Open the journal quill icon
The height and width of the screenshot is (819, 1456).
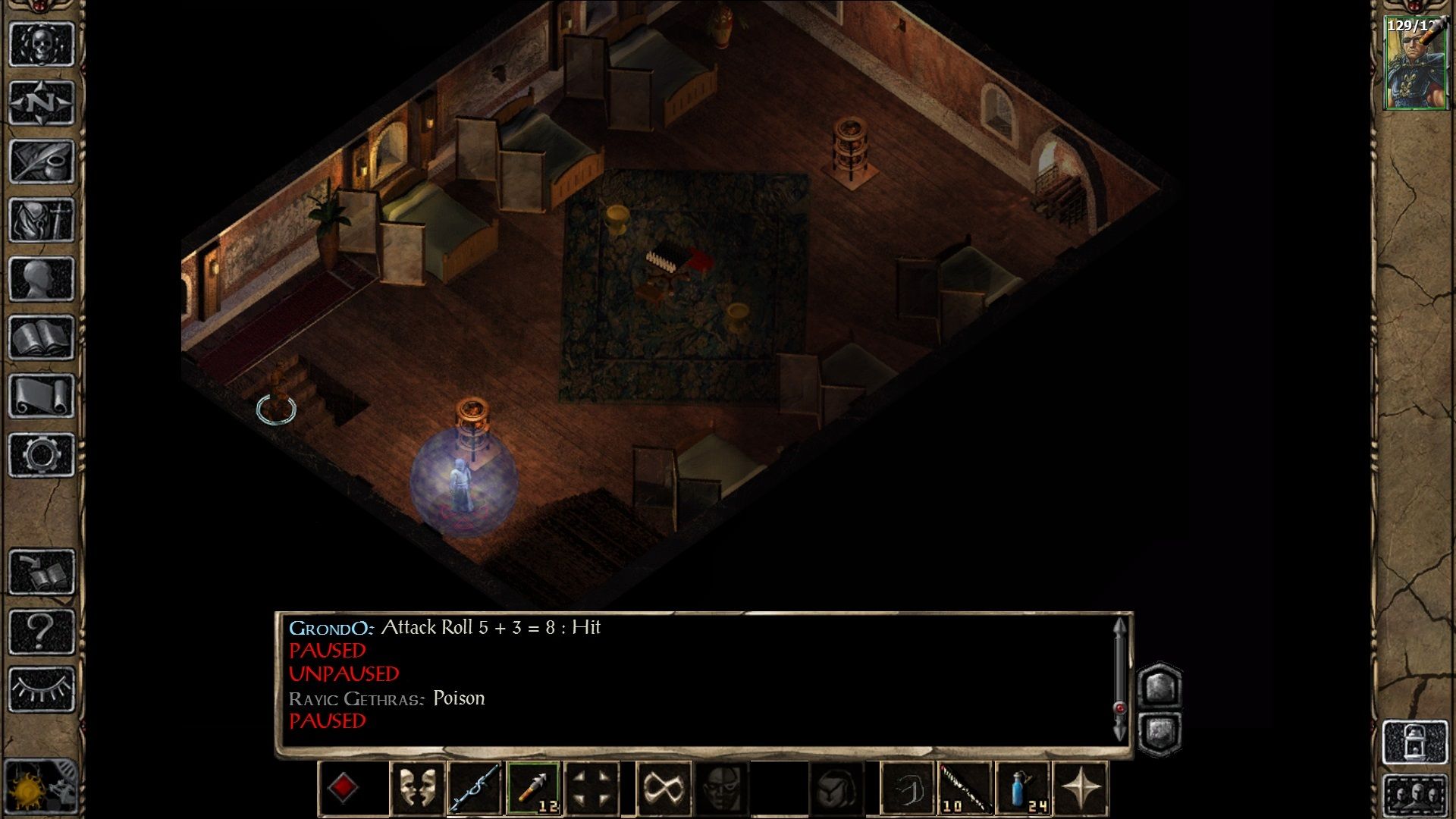[41, 161]
